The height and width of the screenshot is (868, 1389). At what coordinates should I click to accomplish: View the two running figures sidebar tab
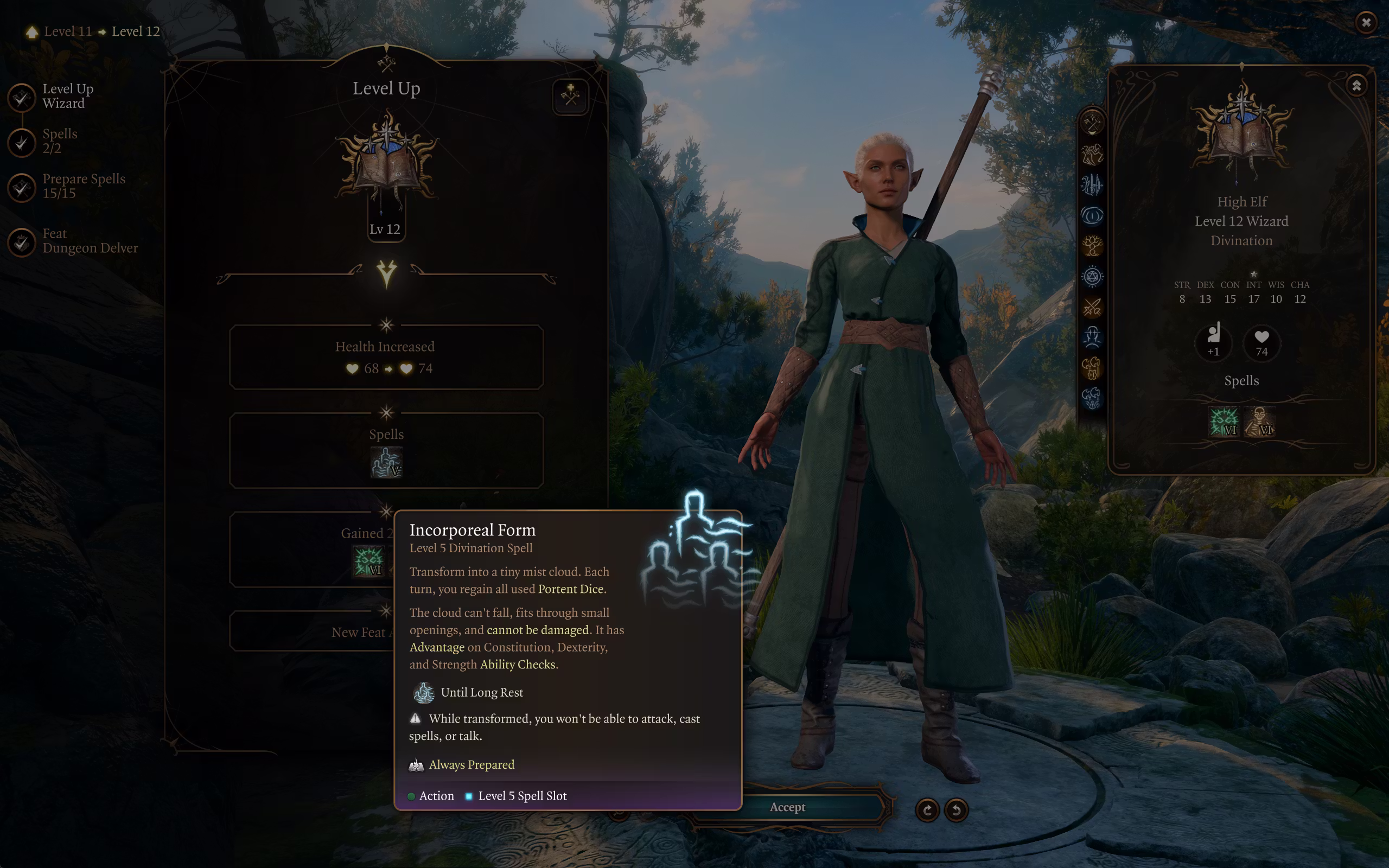[x=1092, y=154]
